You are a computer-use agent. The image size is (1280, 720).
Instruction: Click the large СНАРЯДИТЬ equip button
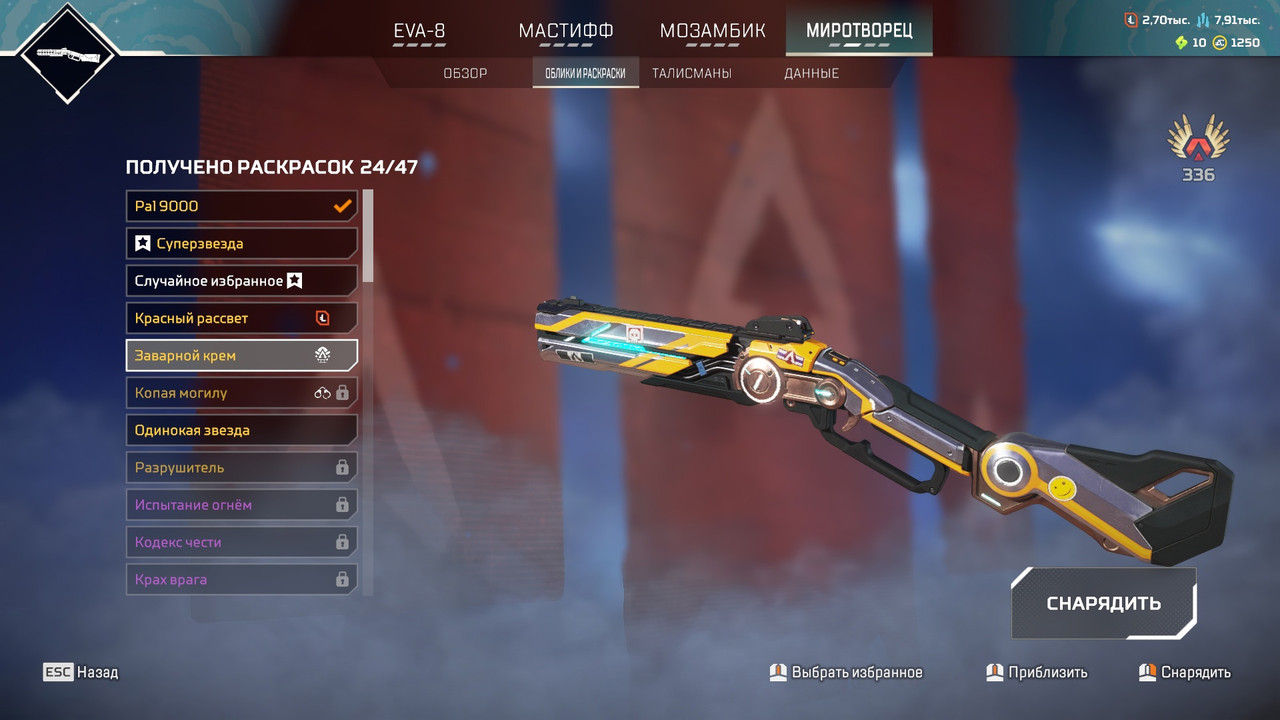click(1103, 603)
